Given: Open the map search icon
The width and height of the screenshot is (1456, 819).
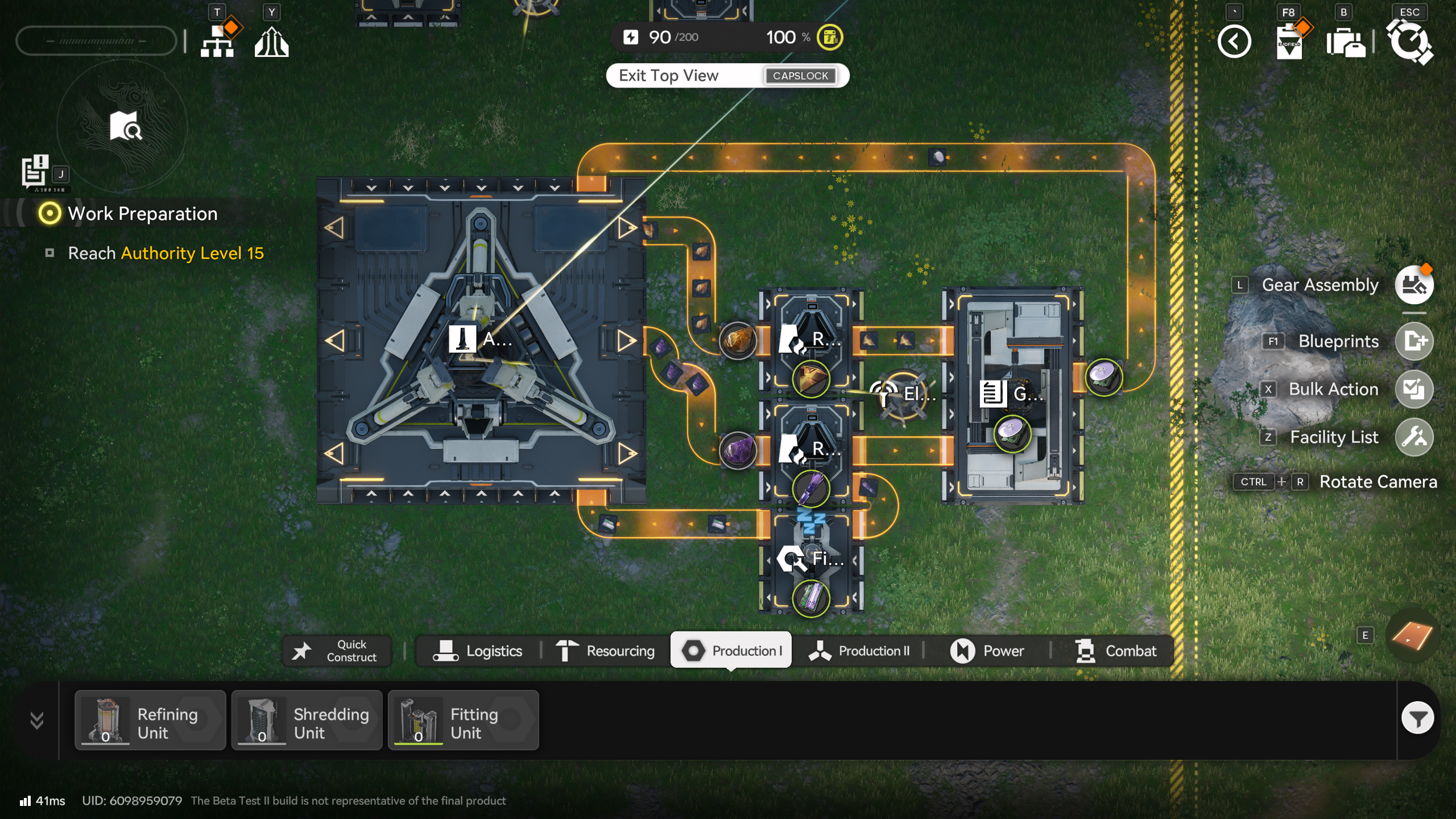Looking at the screenshot, I should click(126, 126).
